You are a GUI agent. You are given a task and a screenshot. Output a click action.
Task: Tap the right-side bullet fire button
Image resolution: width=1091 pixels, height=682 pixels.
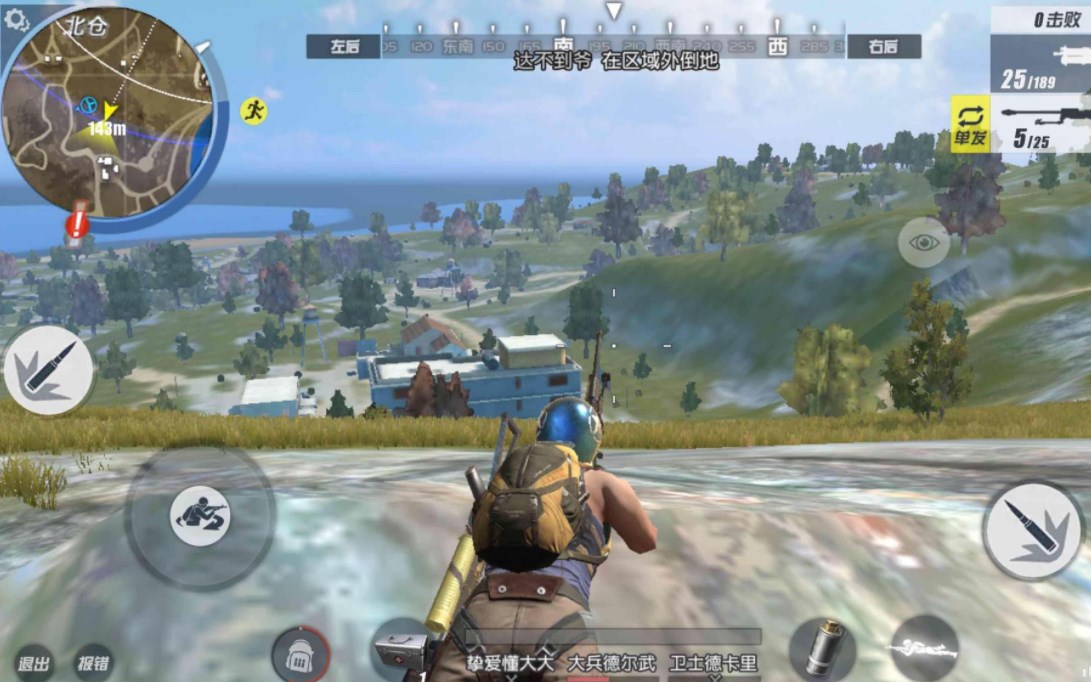pos(1033,529)
